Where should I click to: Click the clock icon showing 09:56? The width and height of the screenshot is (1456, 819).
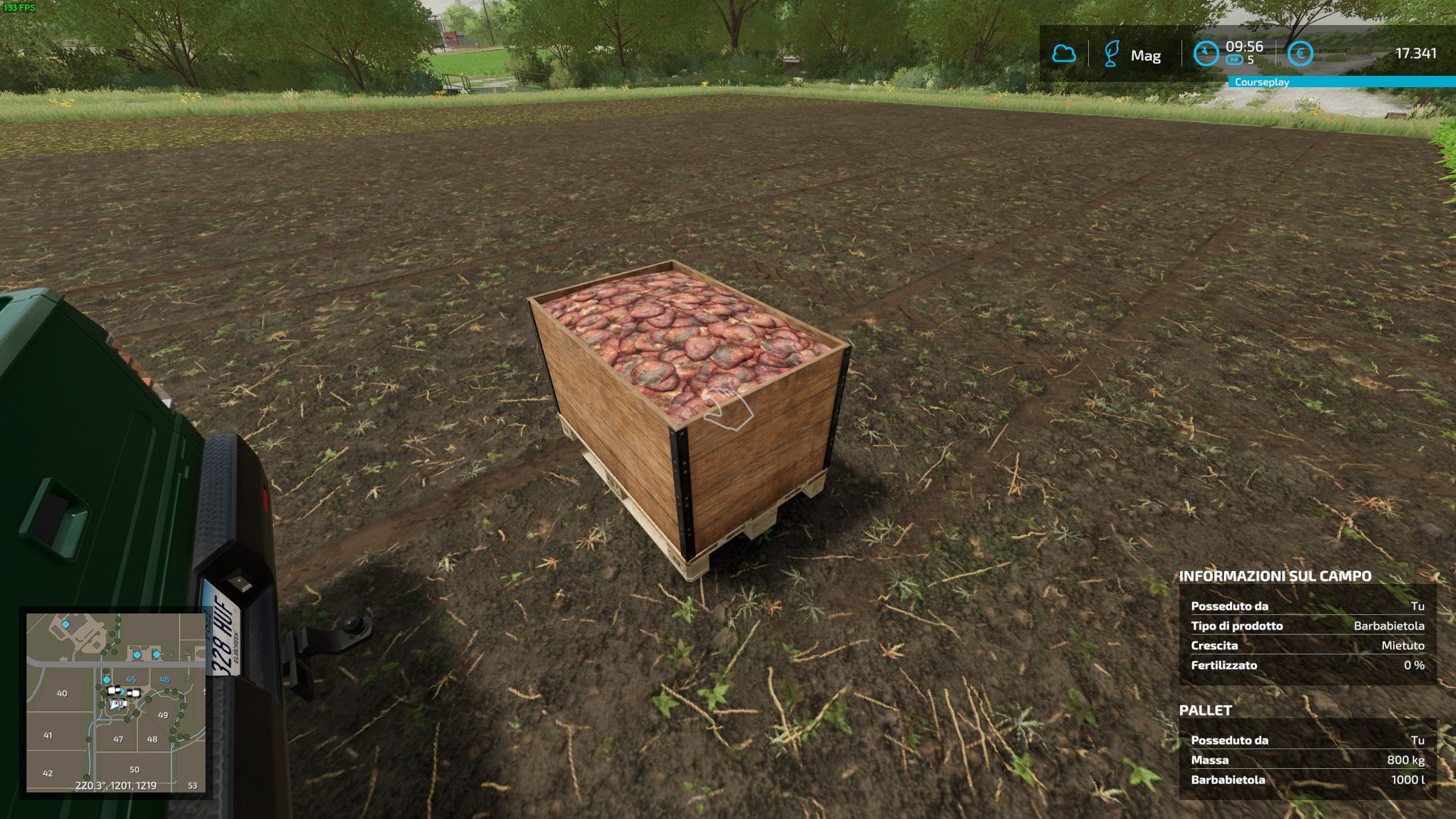[1206, 52]
